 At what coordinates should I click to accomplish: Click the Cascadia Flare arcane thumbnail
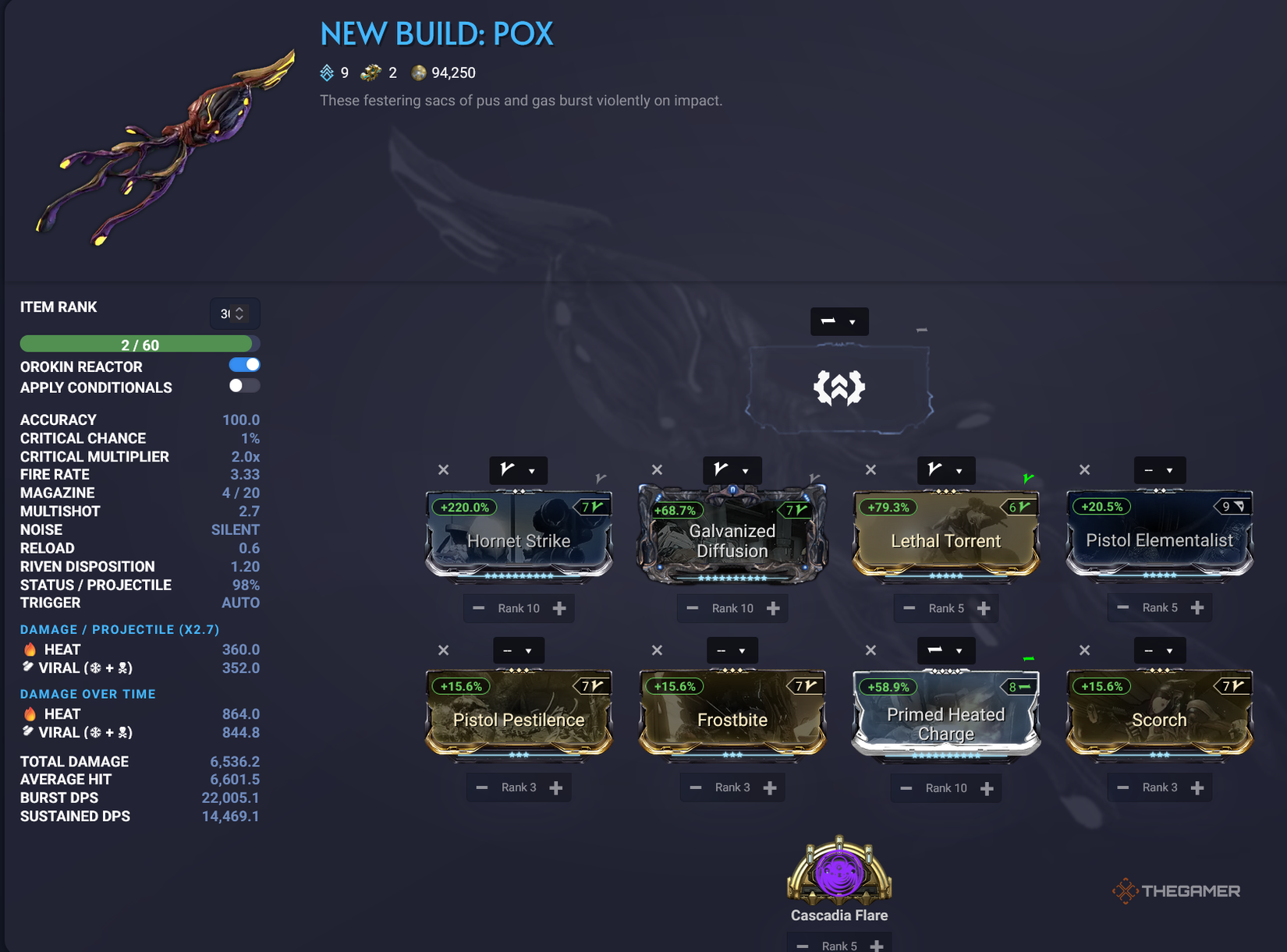click(838, 873)
